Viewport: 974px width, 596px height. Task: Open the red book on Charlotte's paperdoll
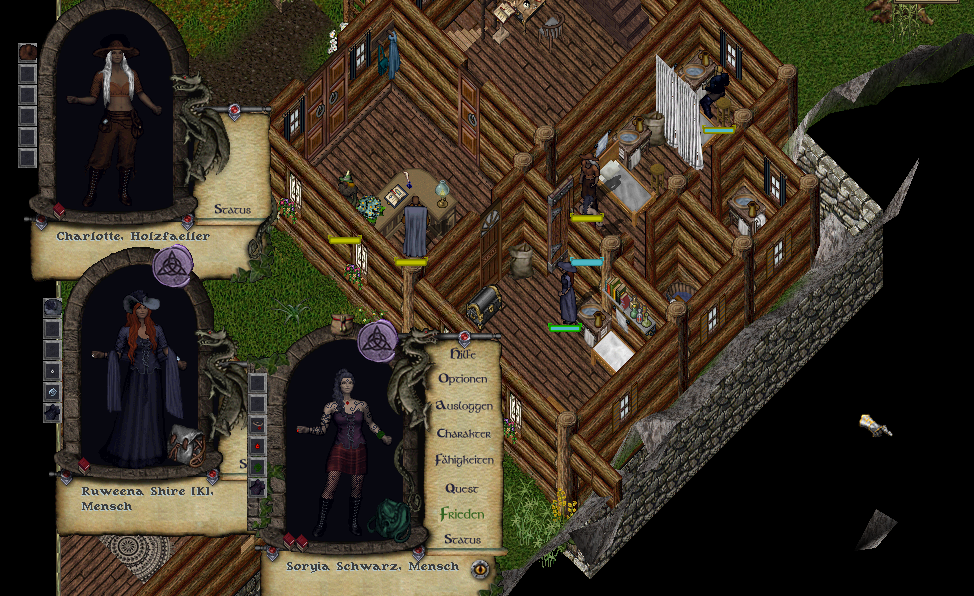tap(59, 209)
